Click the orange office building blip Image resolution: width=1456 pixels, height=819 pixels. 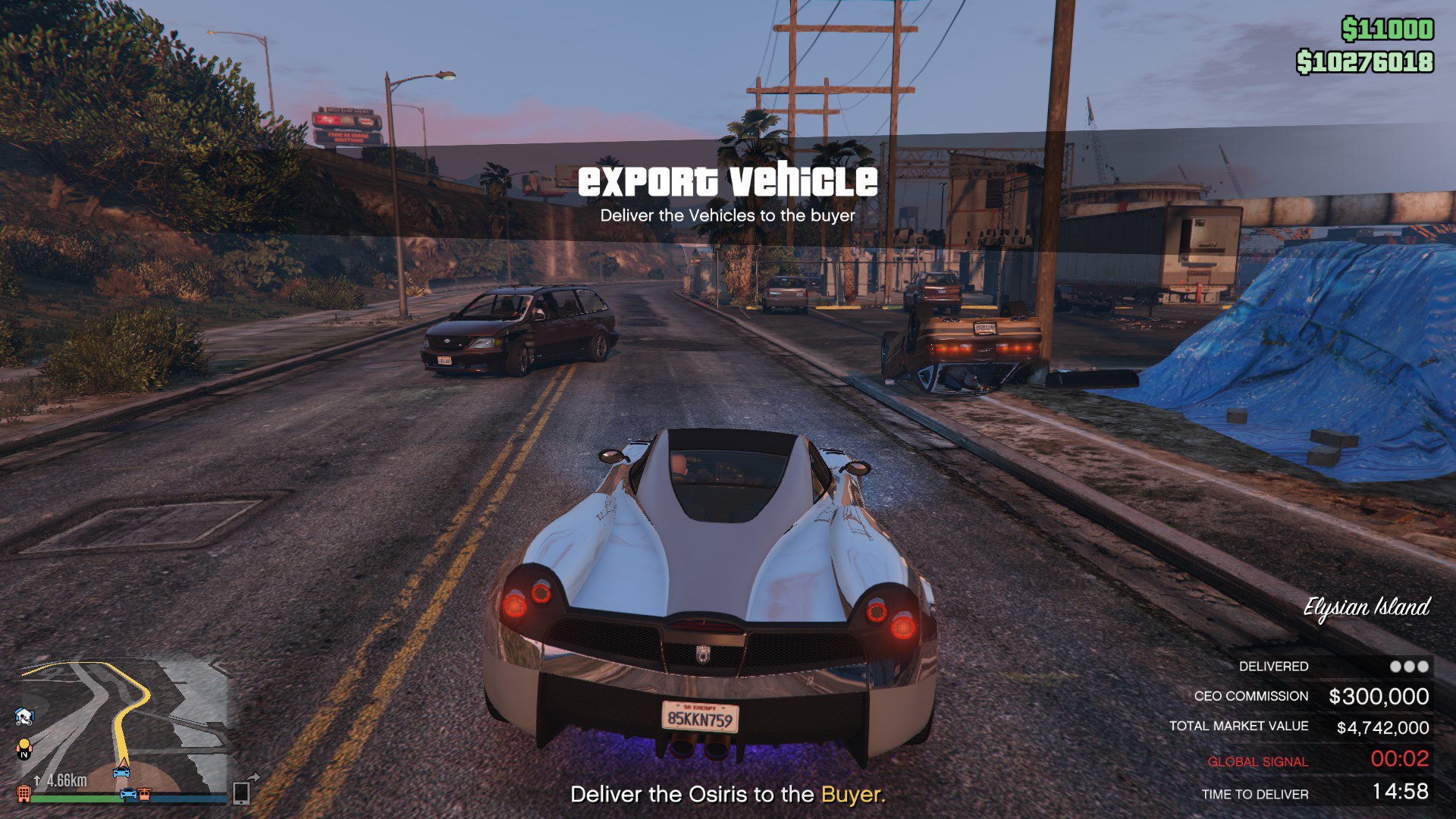pos(24,794)
